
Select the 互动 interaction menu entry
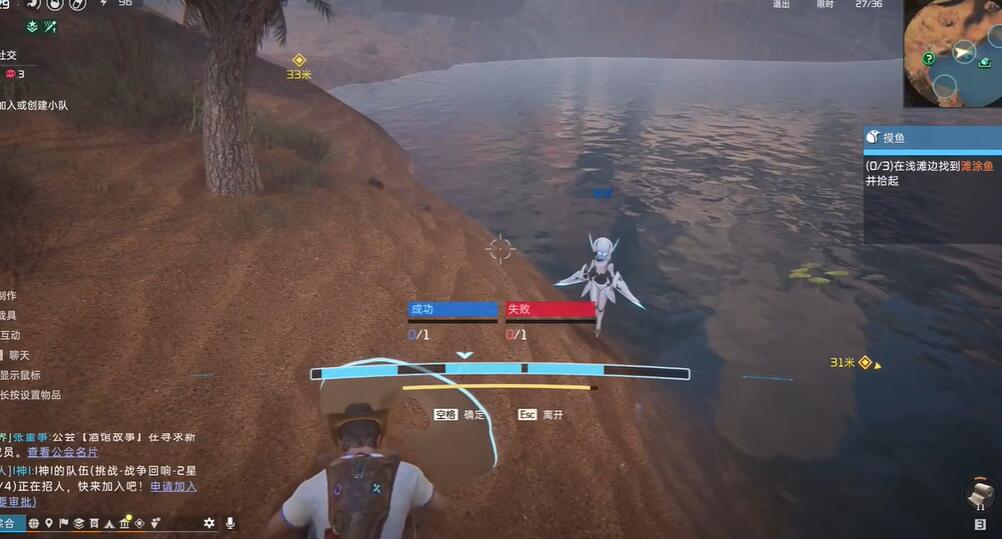10,335
